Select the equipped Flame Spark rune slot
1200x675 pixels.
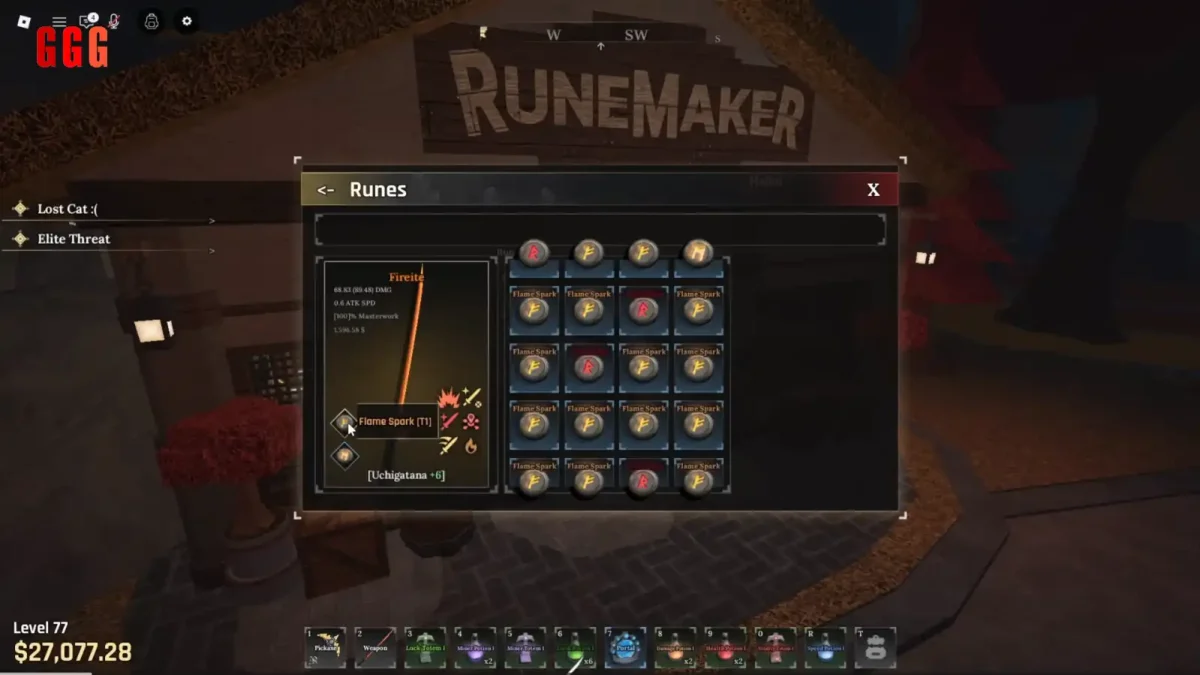pyautogui.click(x=344, y=423)
